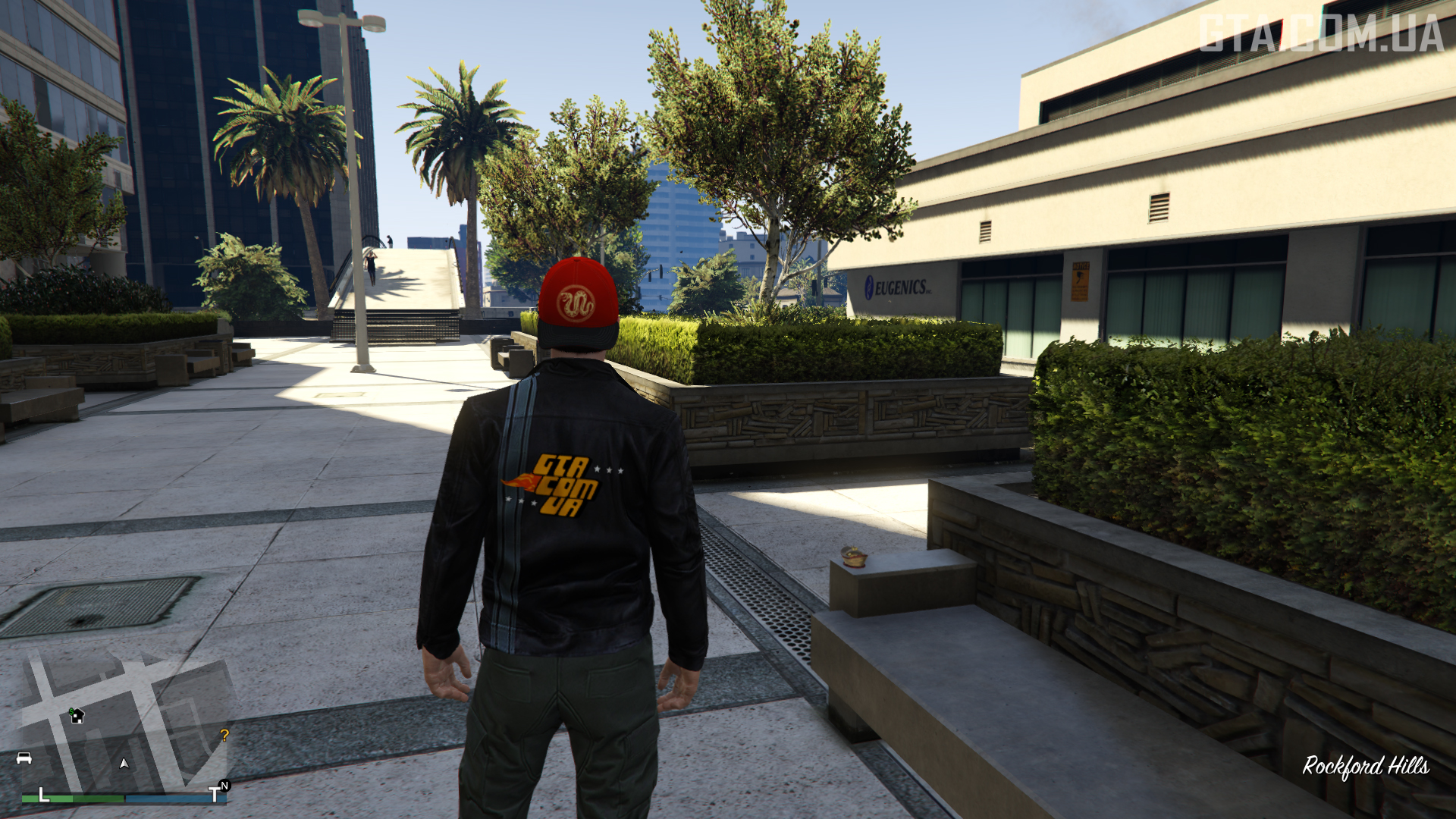1456x819 pixels.
Task: Select the L character blip on the minimap
Action: [43, 795]
